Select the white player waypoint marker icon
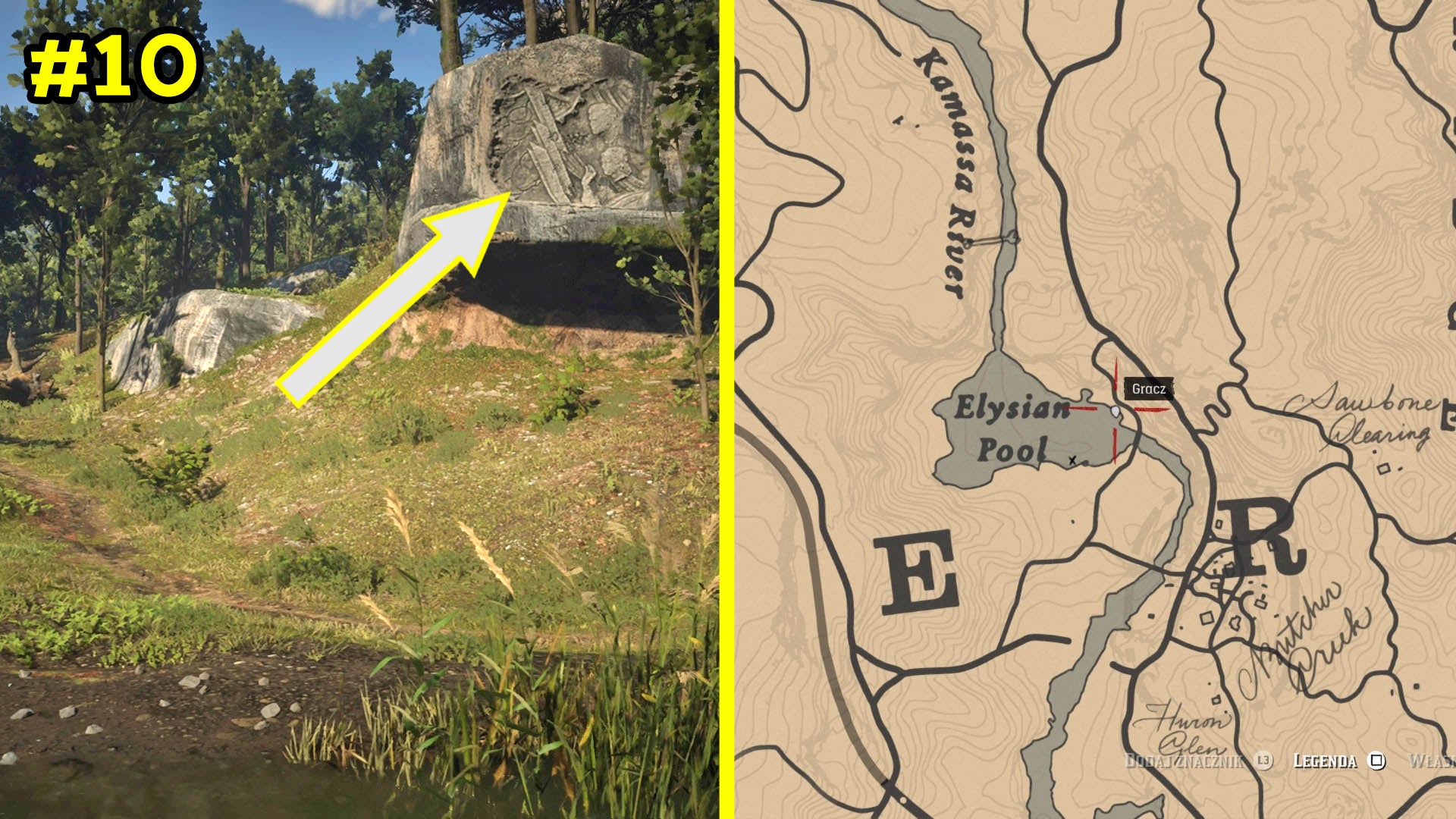 [x=1116, y=411]
